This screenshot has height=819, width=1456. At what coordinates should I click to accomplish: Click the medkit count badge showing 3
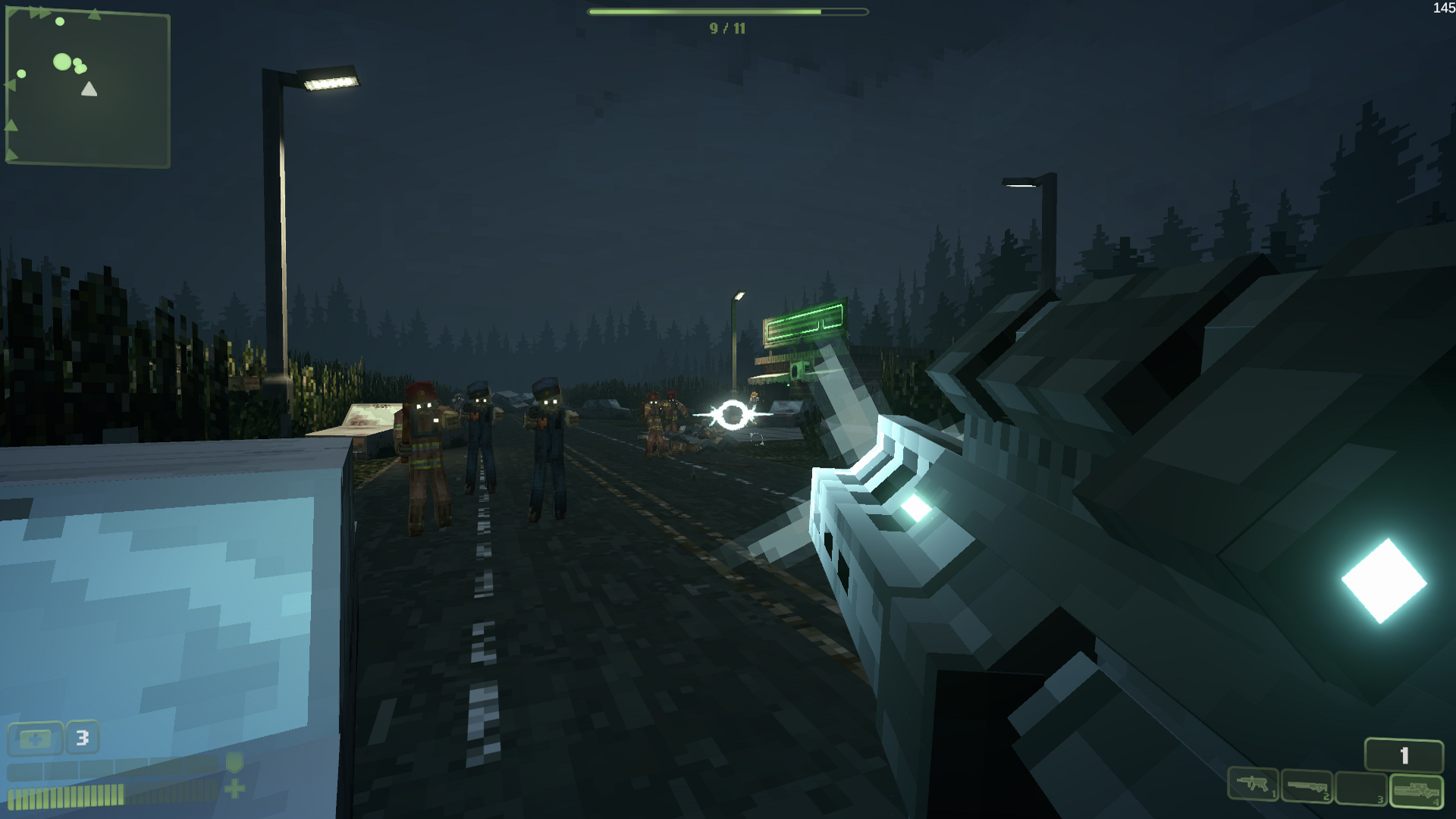(82, 737)
